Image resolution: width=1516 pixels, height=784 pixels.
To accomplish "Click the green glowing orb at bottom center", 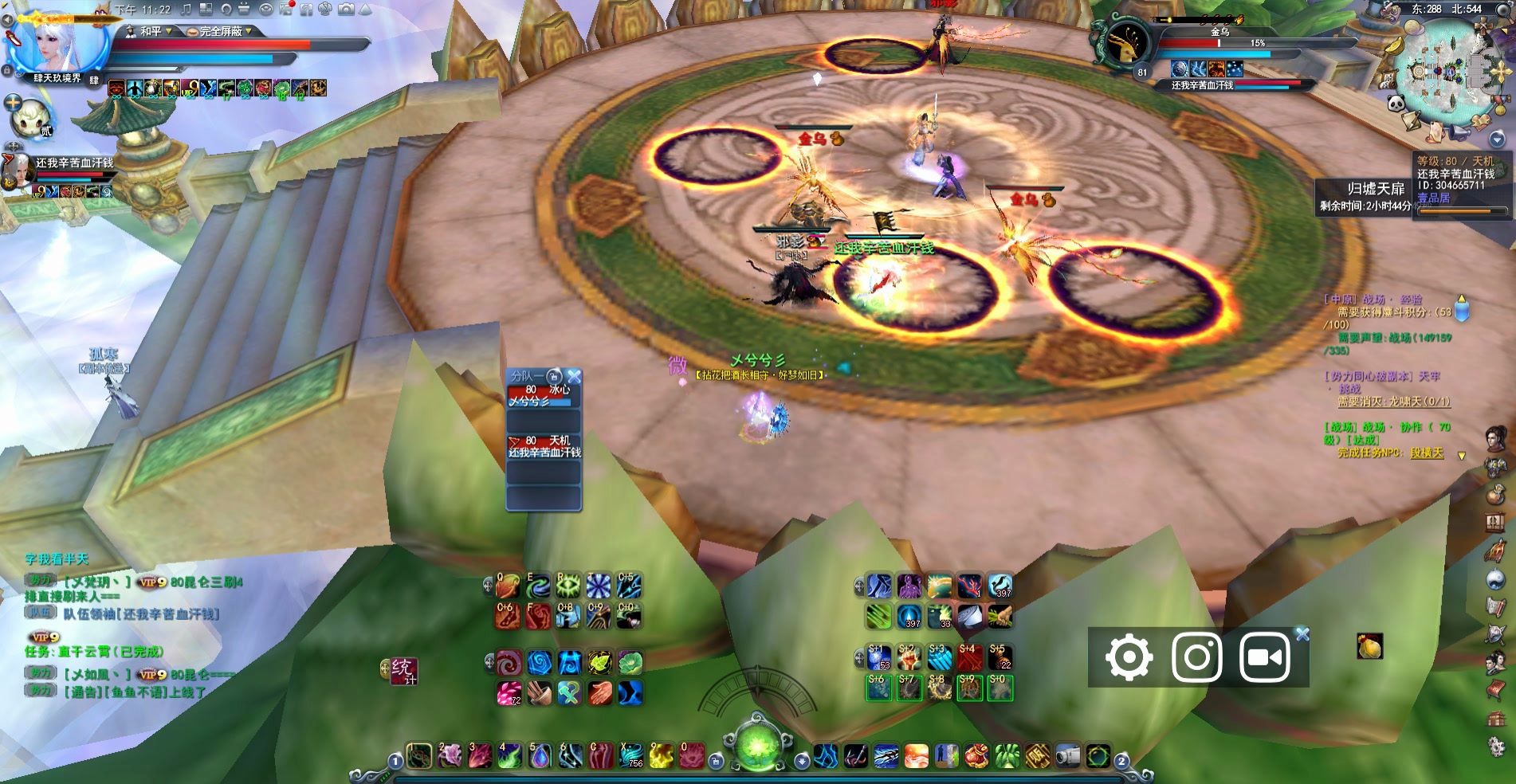I will (756, 744).
